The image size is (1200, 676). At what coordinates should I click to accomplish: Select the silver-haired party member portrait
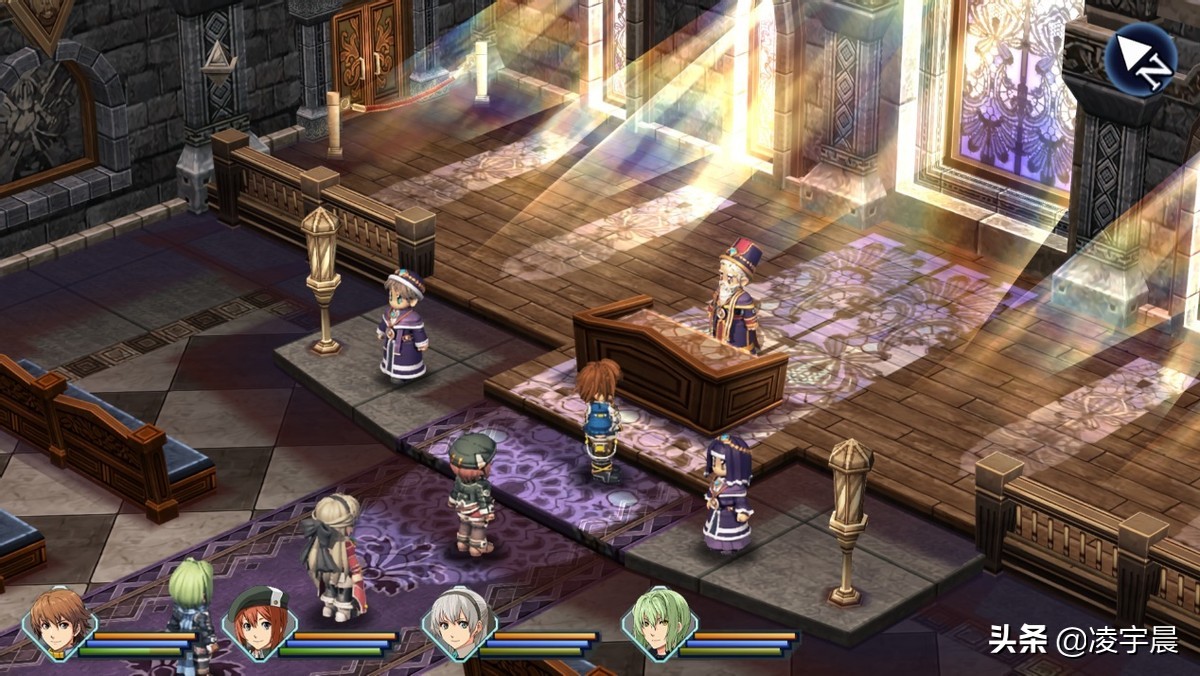click(x=458, y=623)
